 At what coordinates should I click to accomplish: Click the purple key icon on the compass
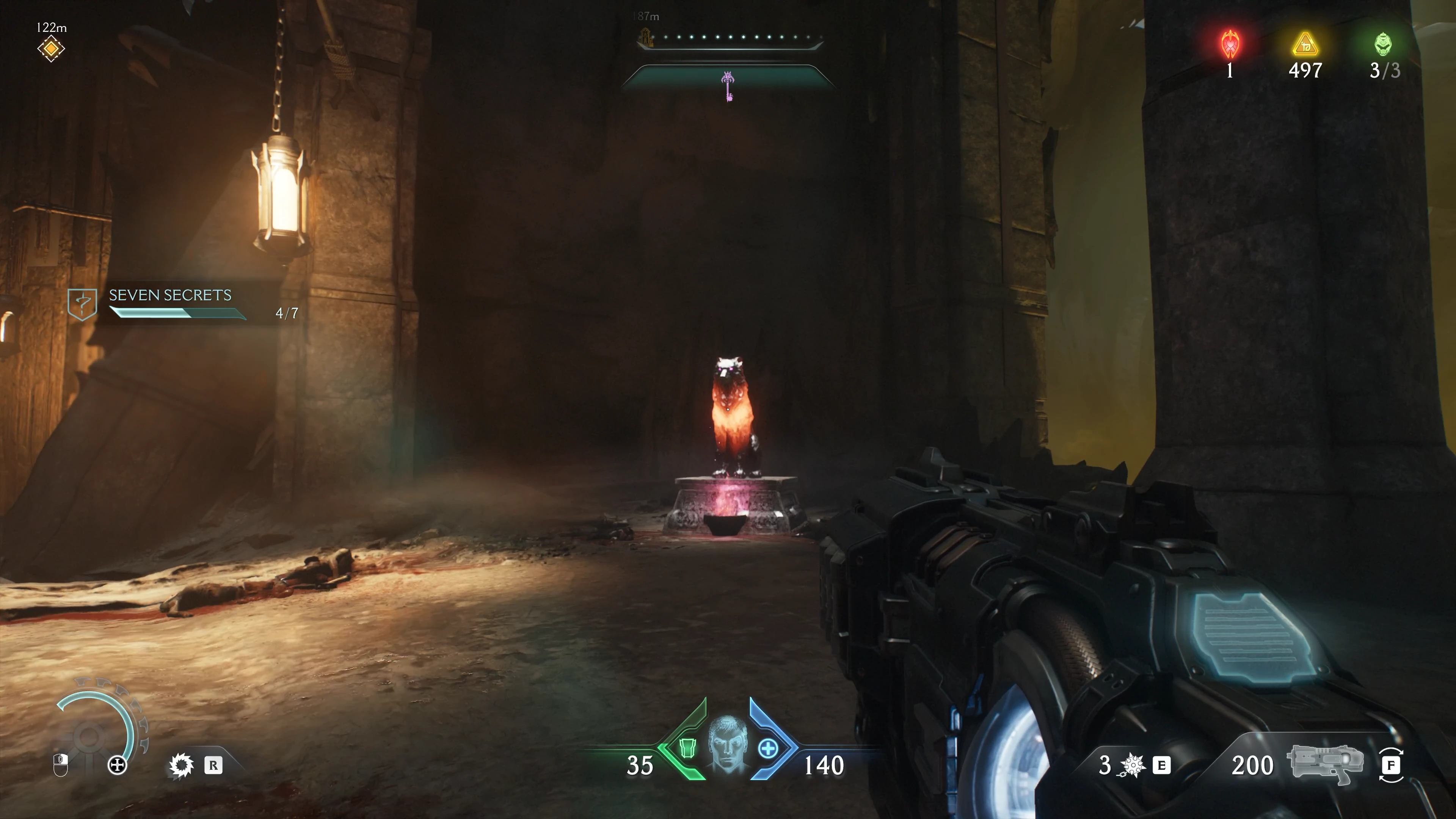728,86
